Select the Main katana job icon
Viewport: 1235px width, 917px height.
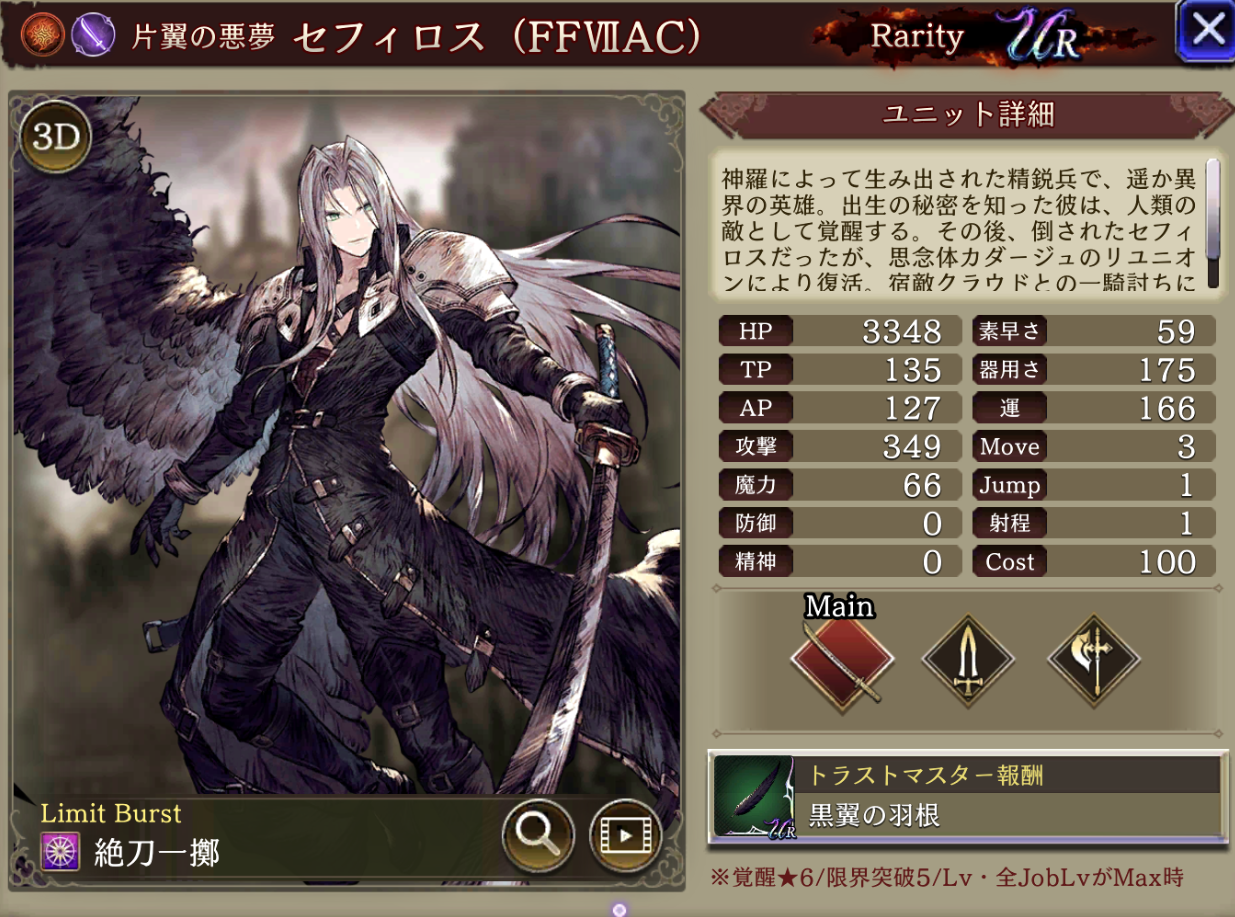point(841,661)
